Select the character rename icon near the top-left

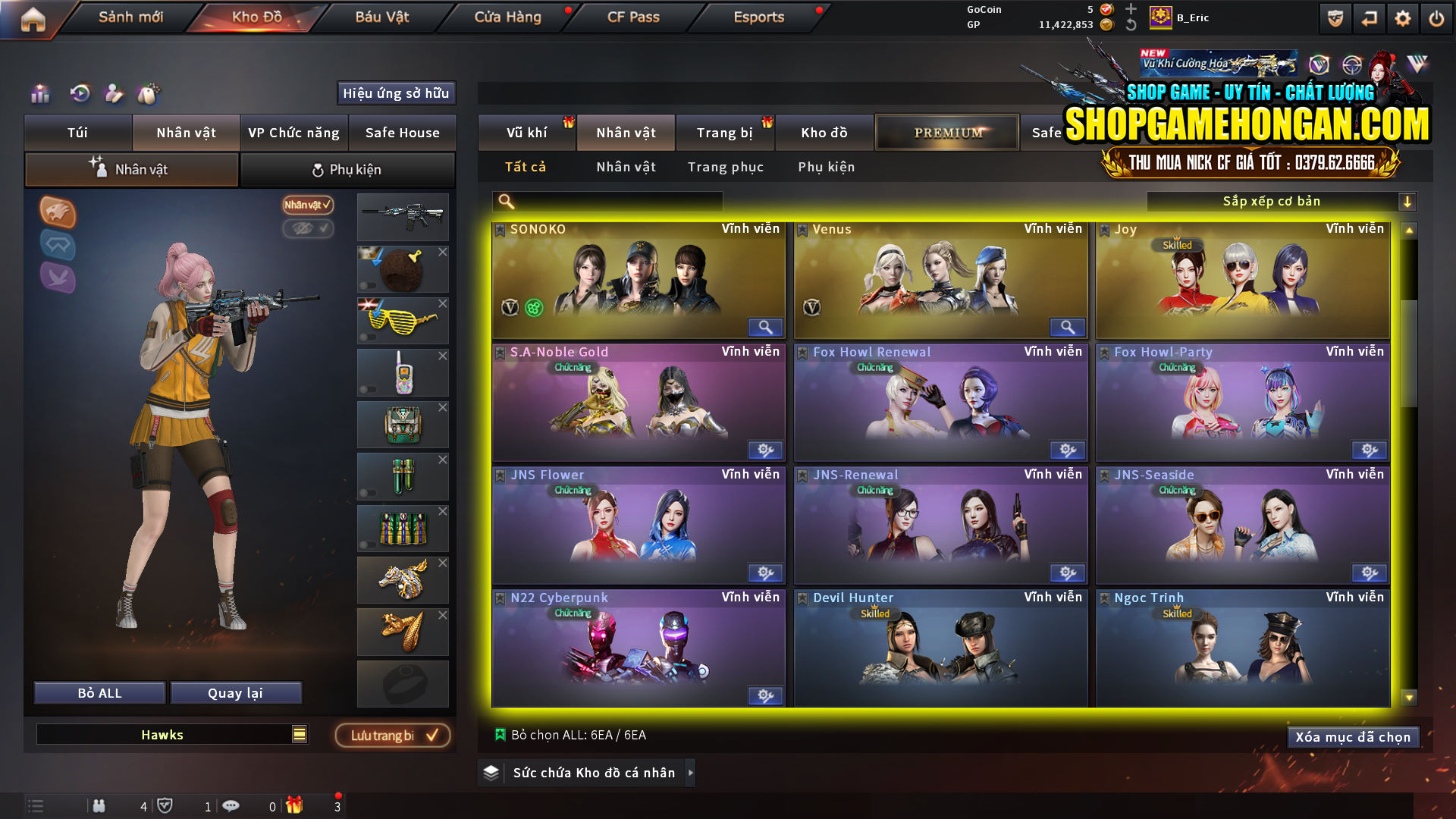click(115, 95)
